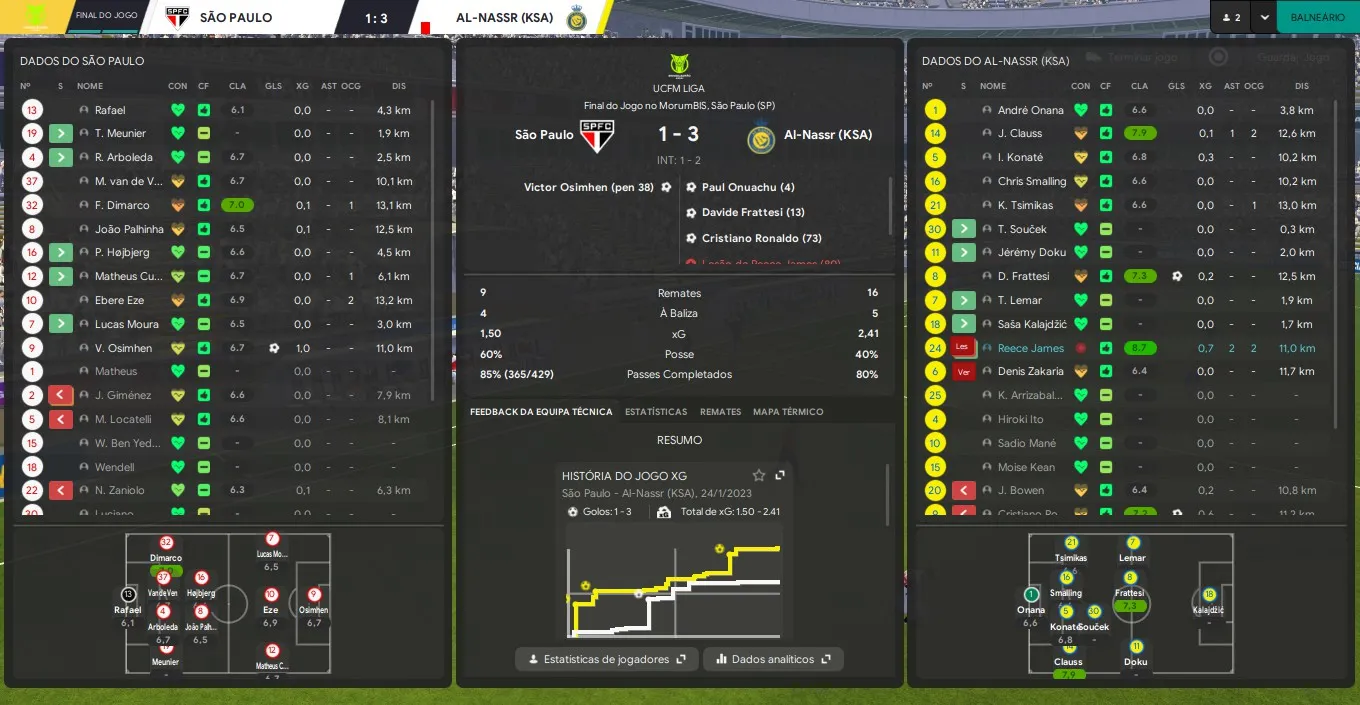The width and height of the screenshot is (1360, 705).
Task: Open the Balneário dressing room button
Action: pos(1317,17)
